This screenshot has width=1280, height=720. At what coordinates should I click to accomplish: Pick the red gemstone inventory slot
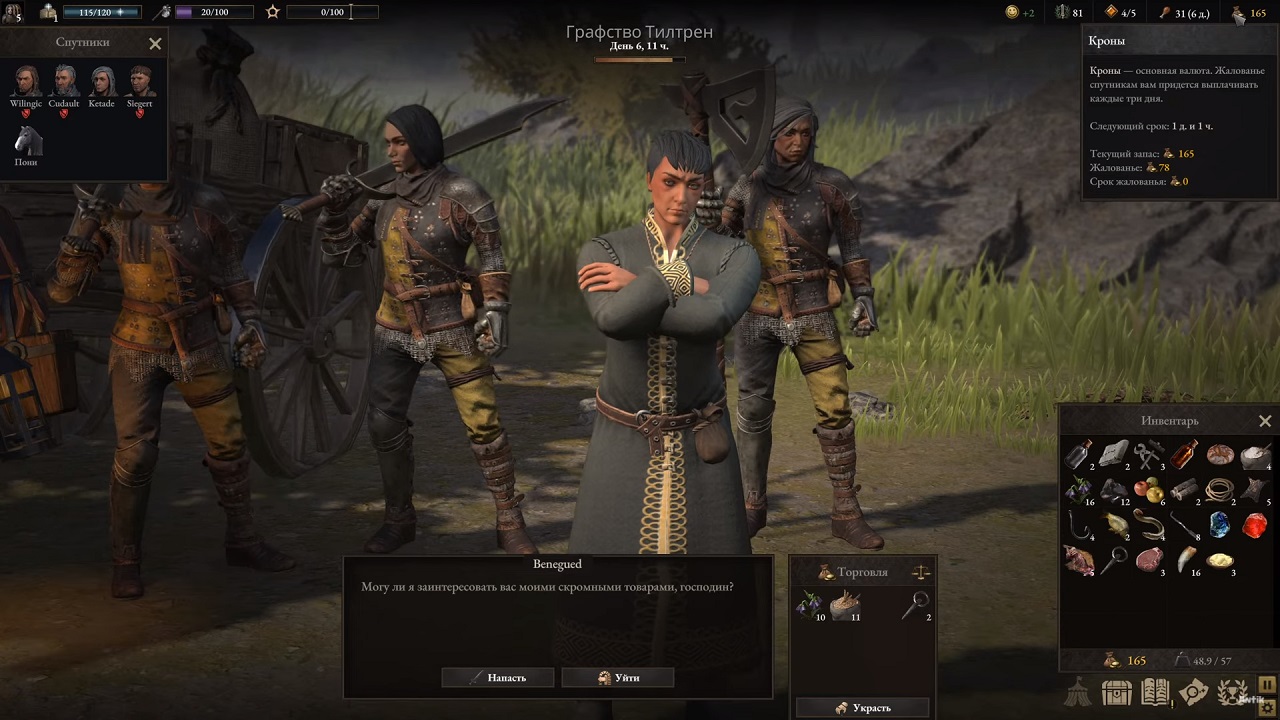(1254, 524)
